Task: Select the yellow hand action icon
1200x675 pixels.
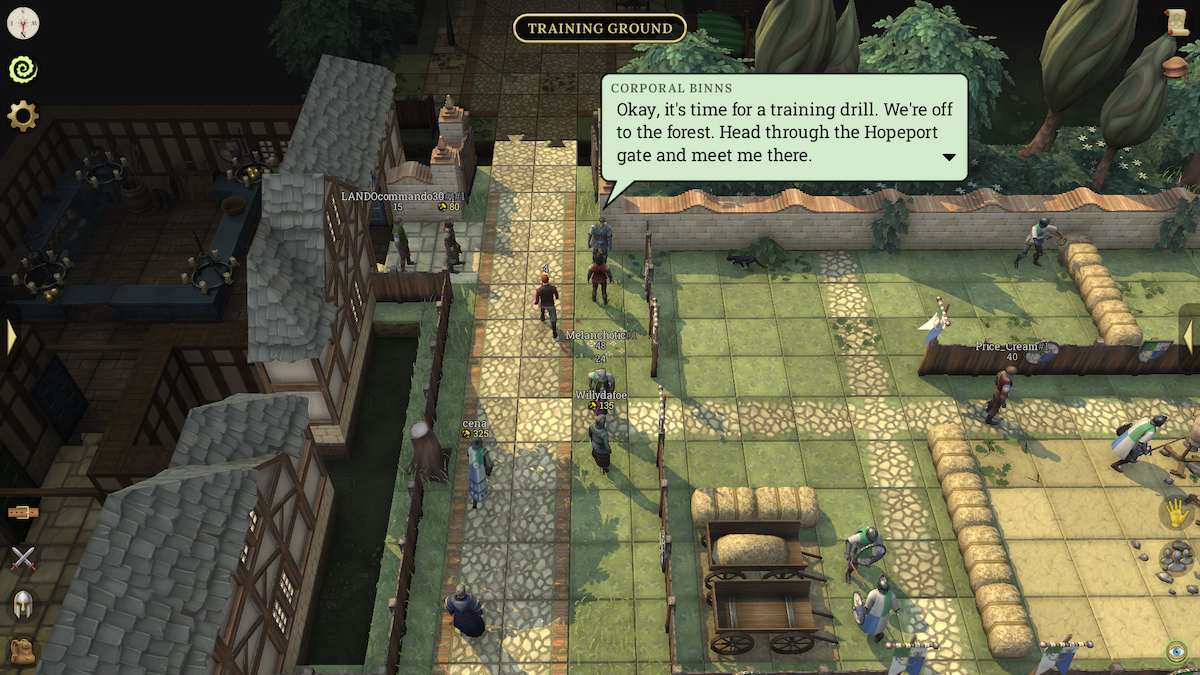Action: 1177,513
